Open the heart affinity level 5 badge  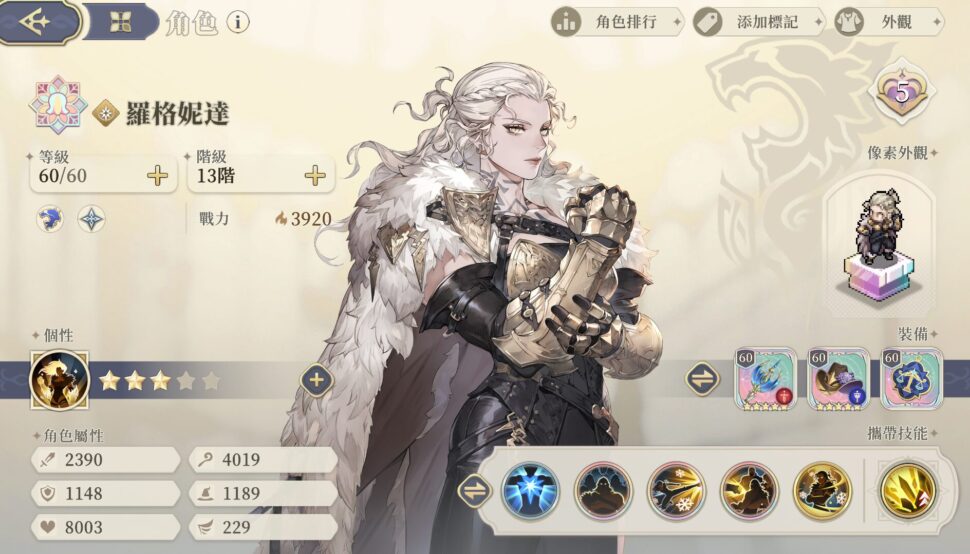(x=901, y=94)
